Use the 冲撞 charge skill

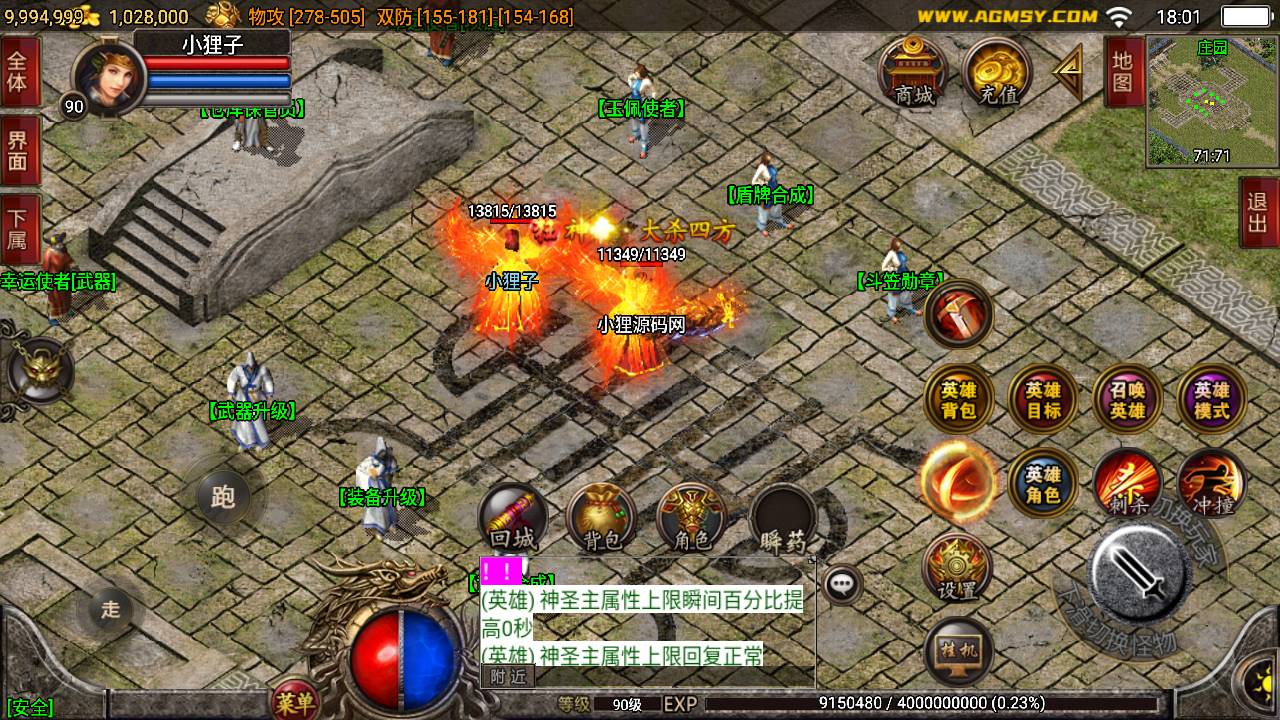click(1211, 484)
